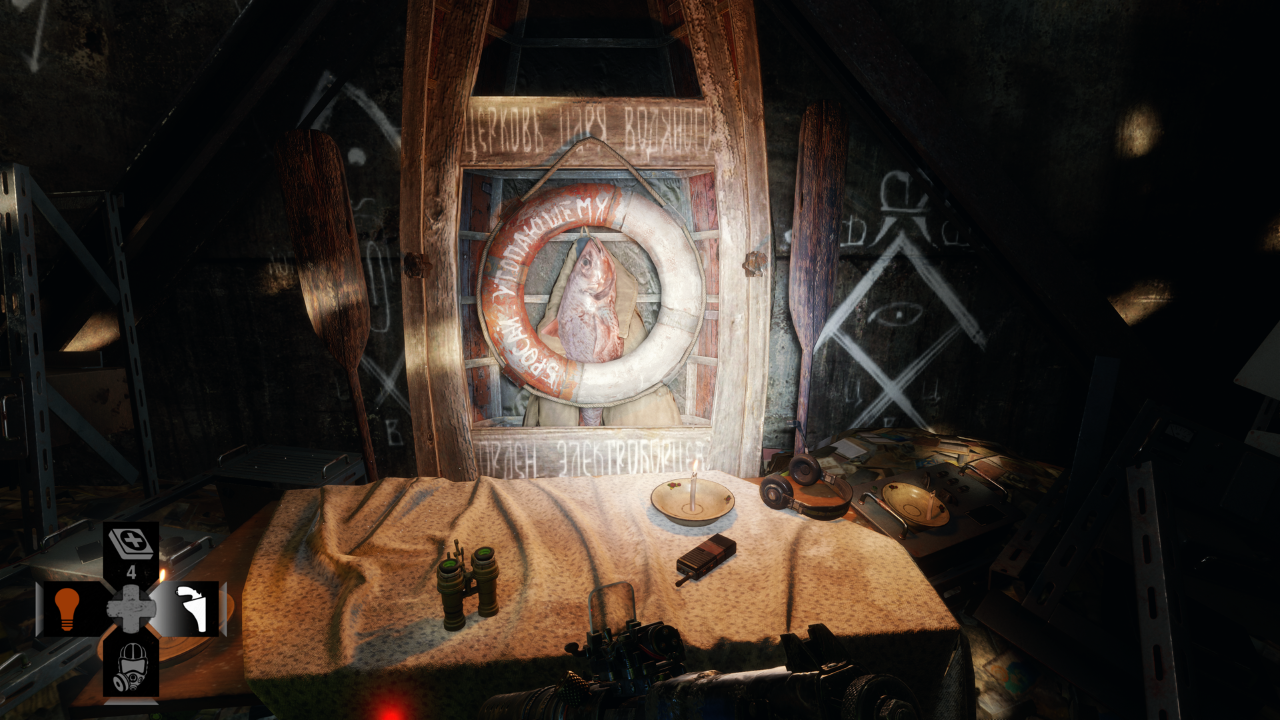Use the medkit icon

[x=130, y=543]
